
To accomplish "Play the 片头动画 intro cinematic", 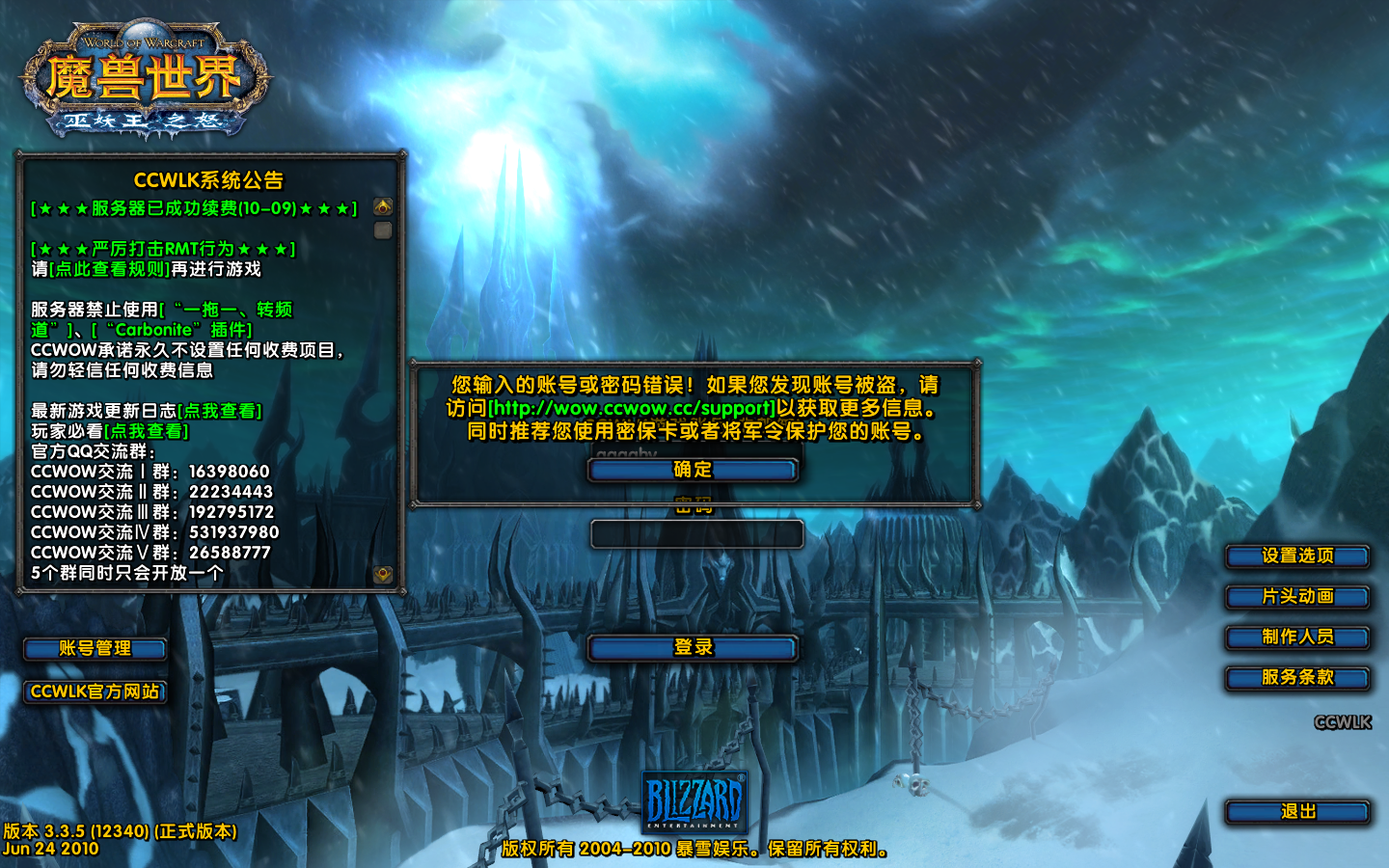I will [x=1297, y=597].
